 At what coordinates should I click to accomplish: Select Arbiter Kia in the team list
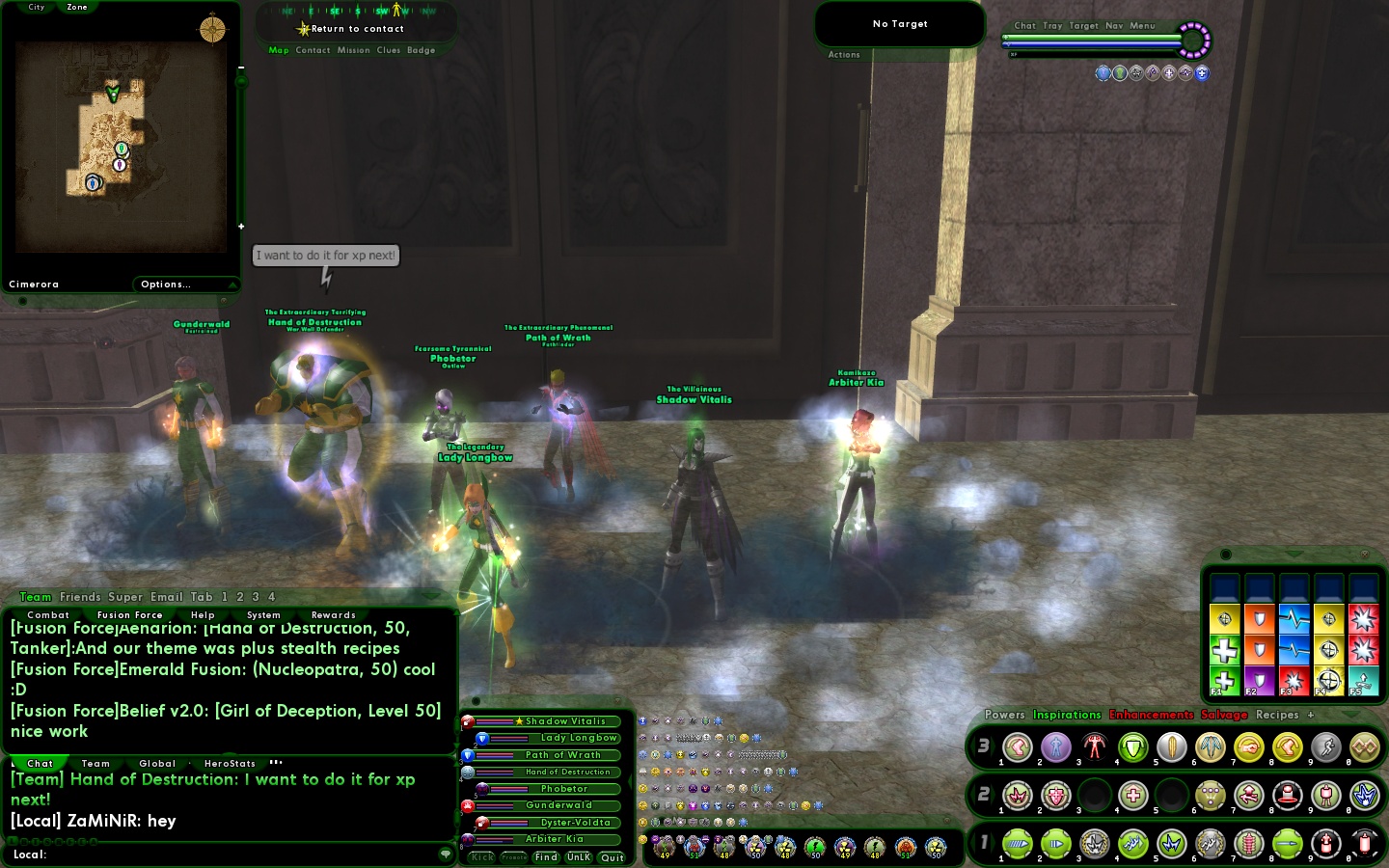[555, 839]
